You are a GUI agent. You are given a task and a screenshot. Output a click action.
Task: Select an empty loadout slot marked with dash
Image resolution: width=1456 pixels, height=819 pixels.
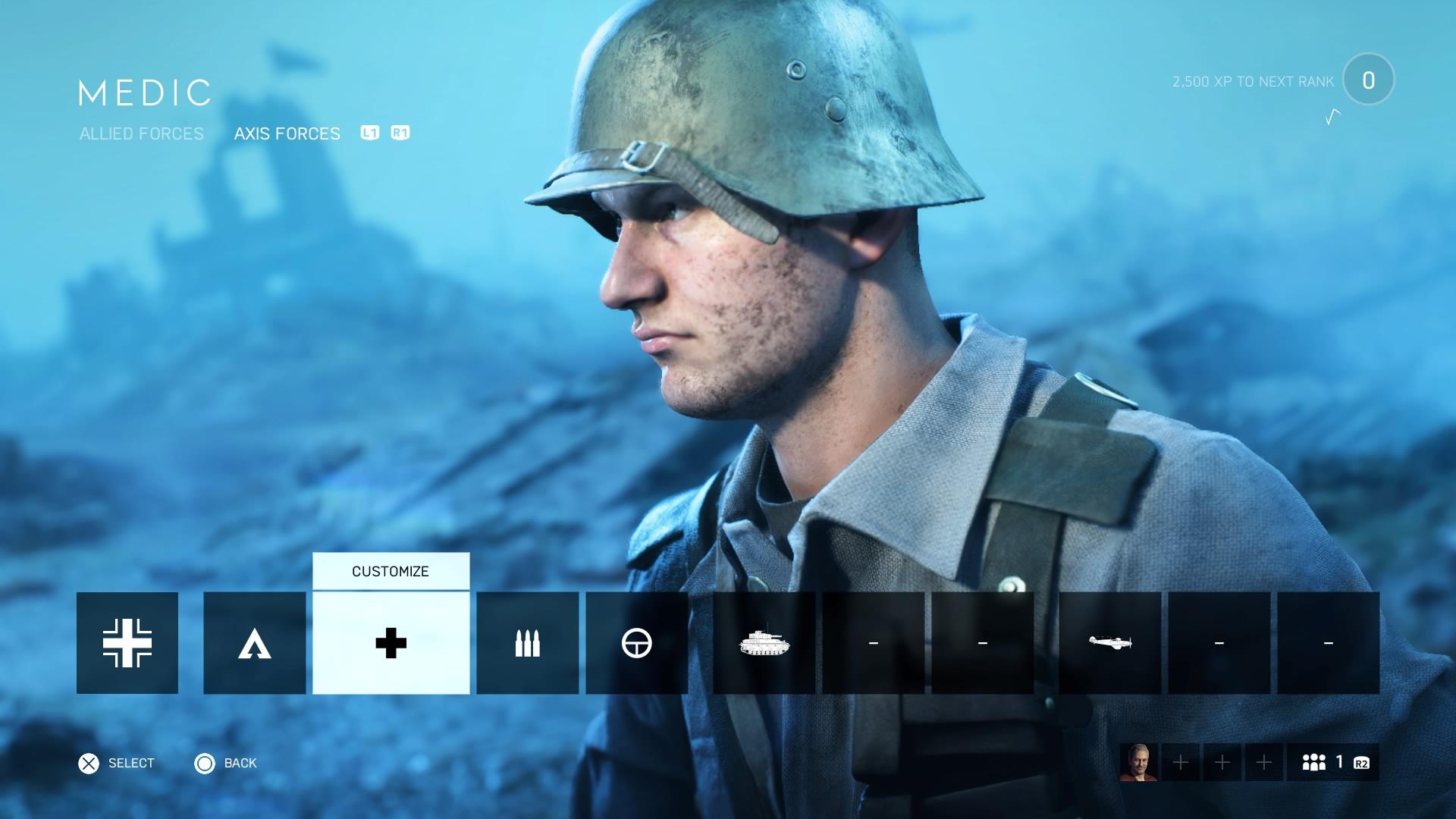tap(873, 643)
